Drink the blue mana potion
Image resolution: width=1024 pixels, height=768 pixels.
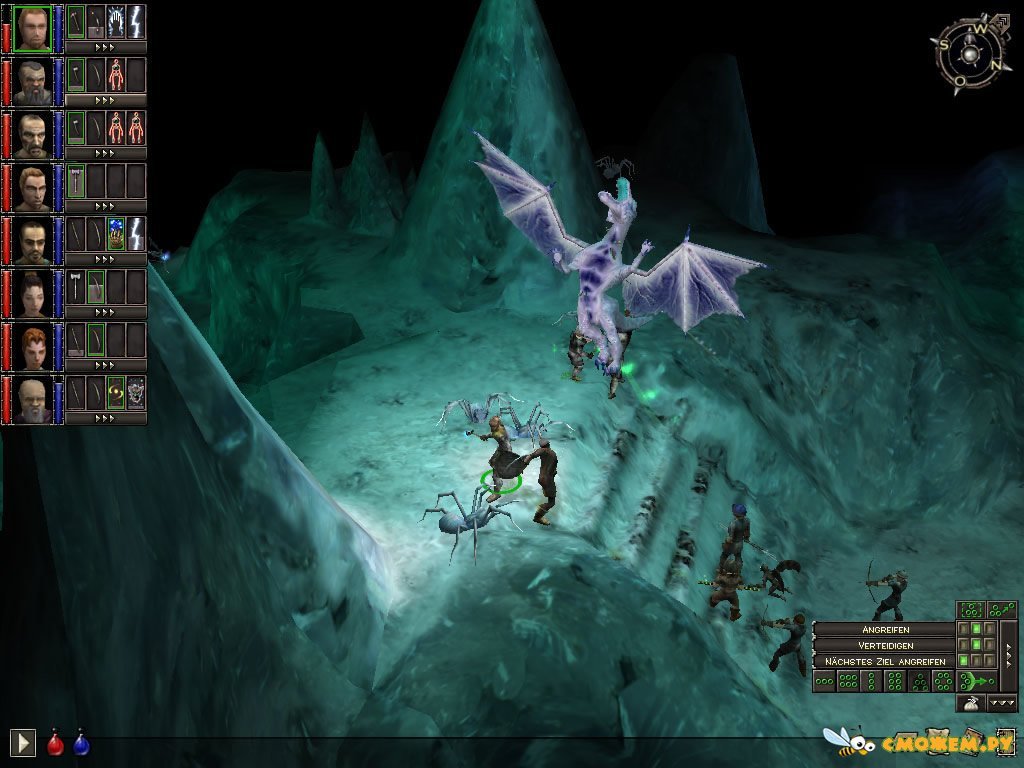point(80,742)
